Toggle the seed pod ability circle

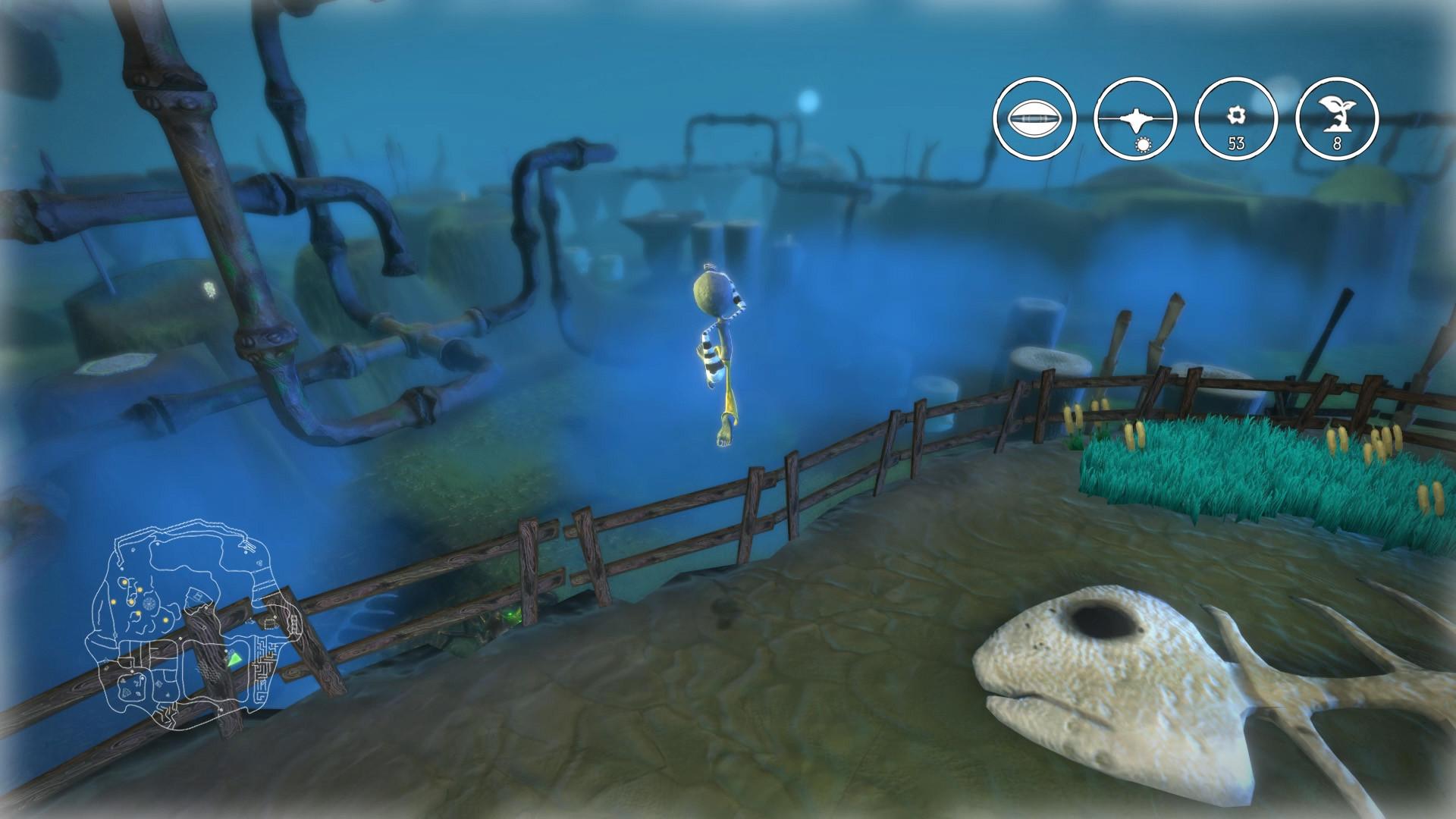pos(1035,118)
